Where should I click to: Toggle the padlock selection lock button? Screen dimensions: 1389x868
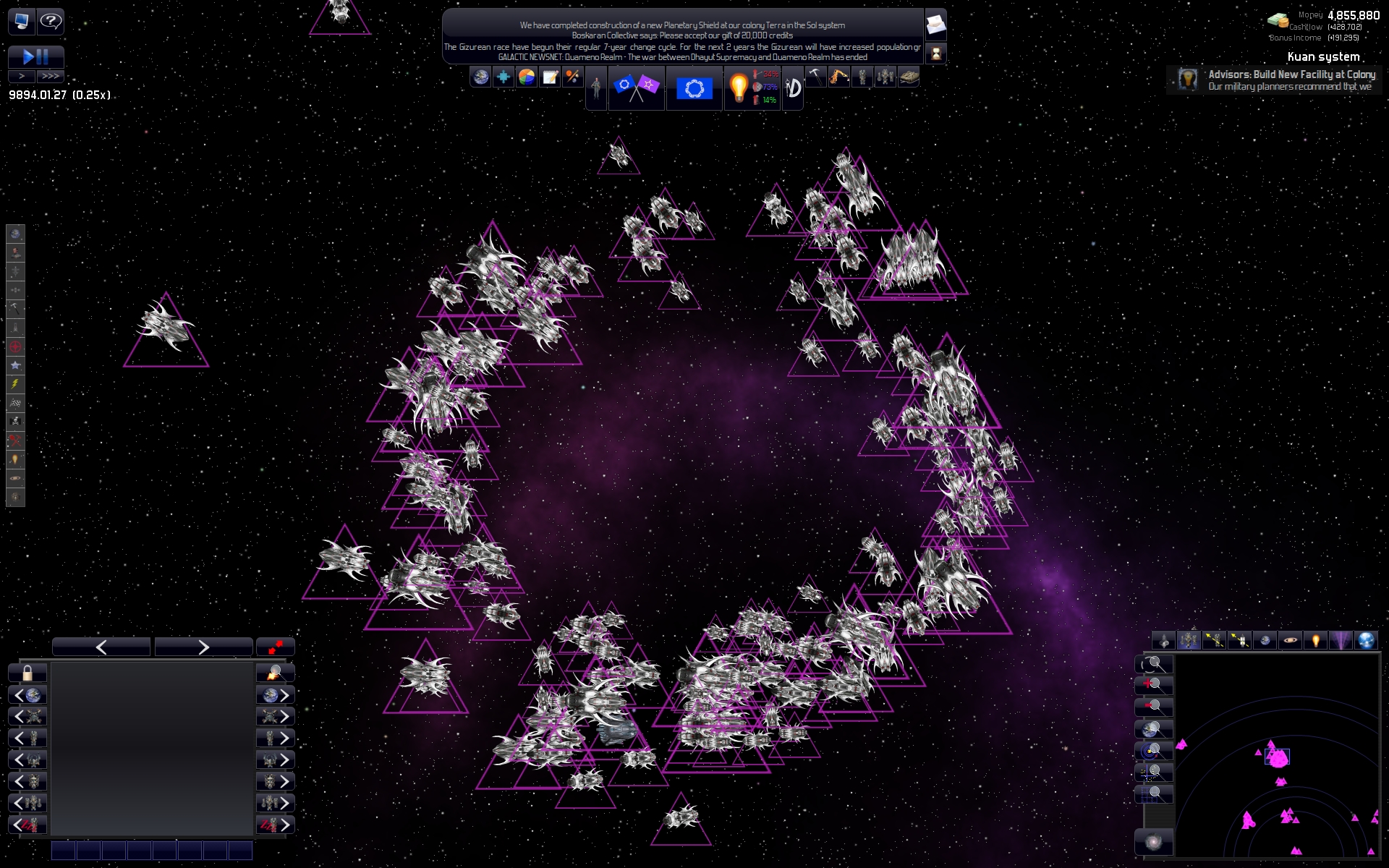27,673
